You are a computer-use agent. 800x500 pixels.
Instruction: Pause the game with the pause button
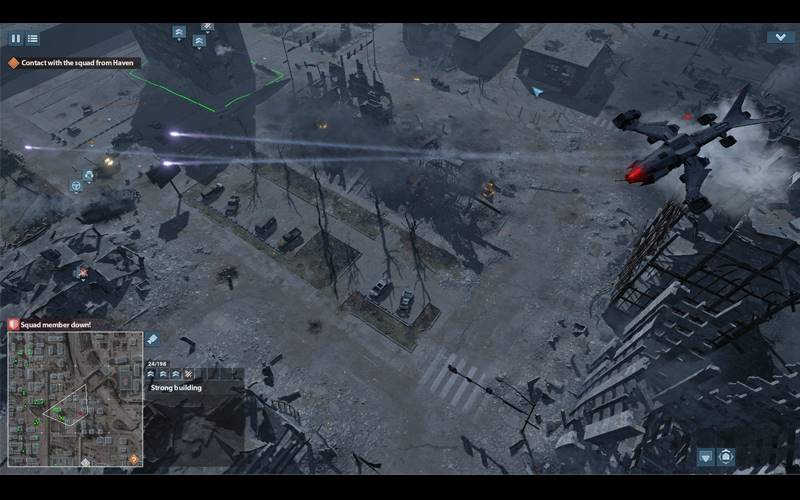click(16, 39)
